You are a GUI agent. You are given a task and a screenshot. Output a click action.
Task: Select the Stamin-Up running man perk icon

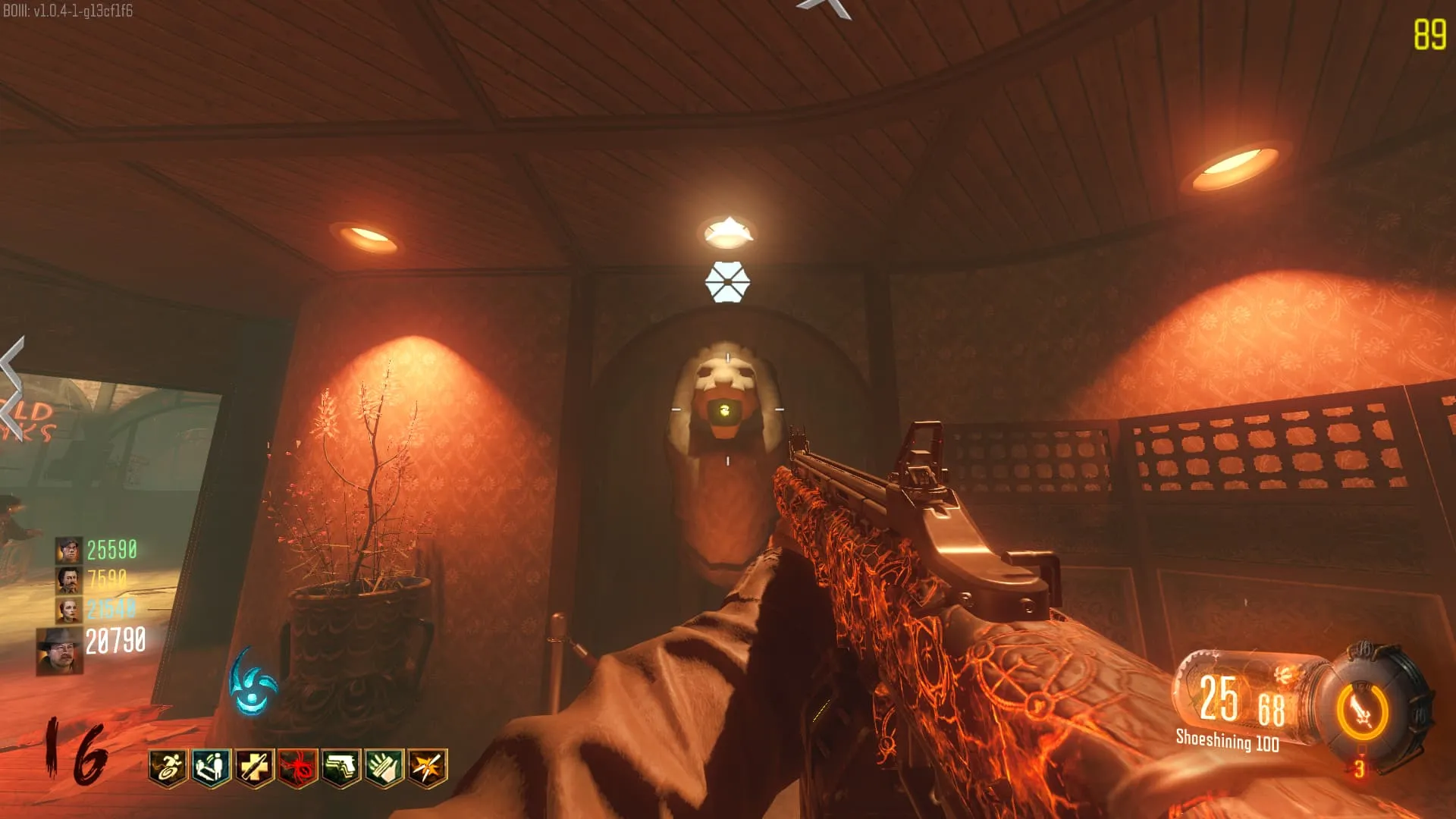tap(168, 767)
